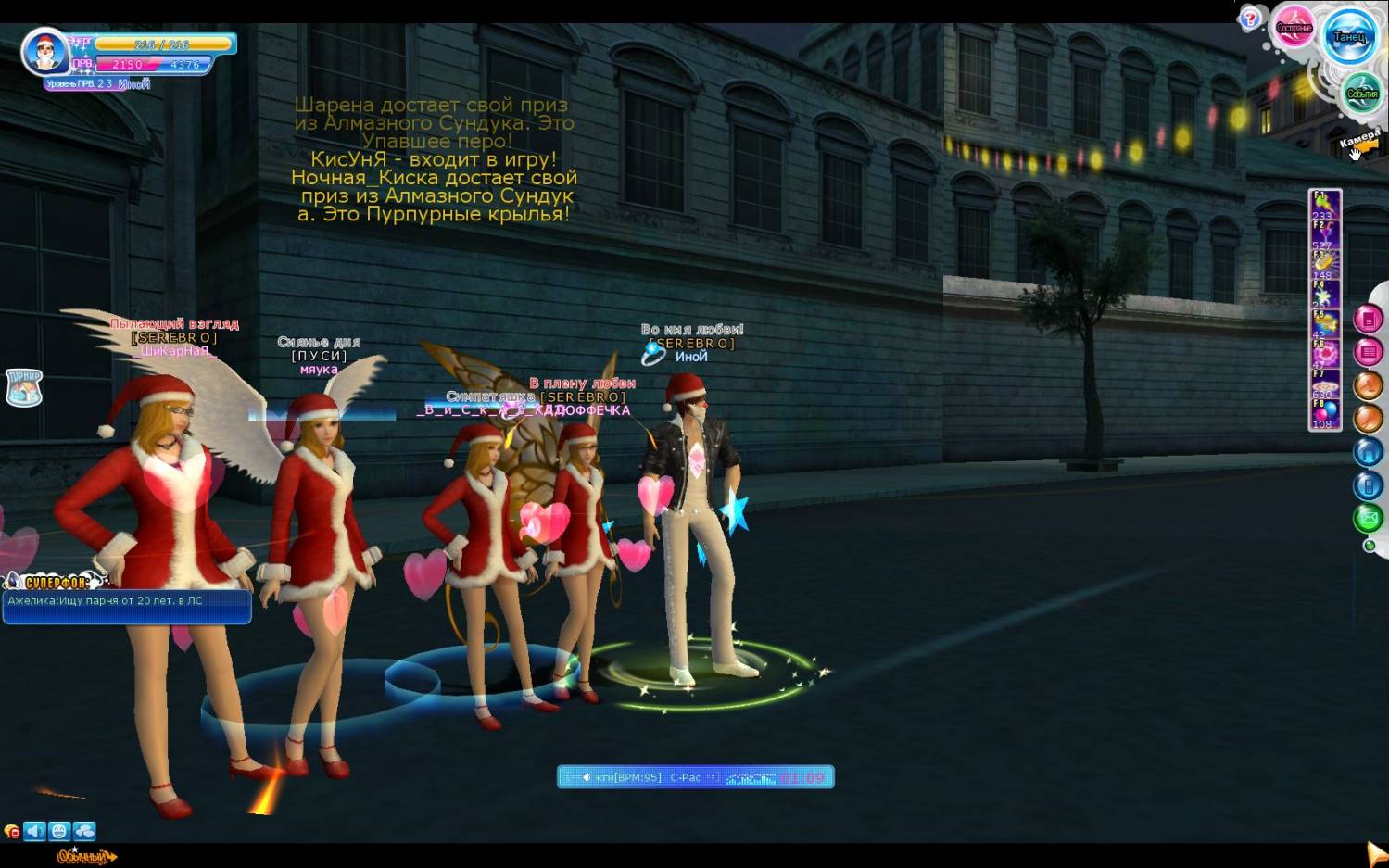Click the blue house button

point(1369,452)
